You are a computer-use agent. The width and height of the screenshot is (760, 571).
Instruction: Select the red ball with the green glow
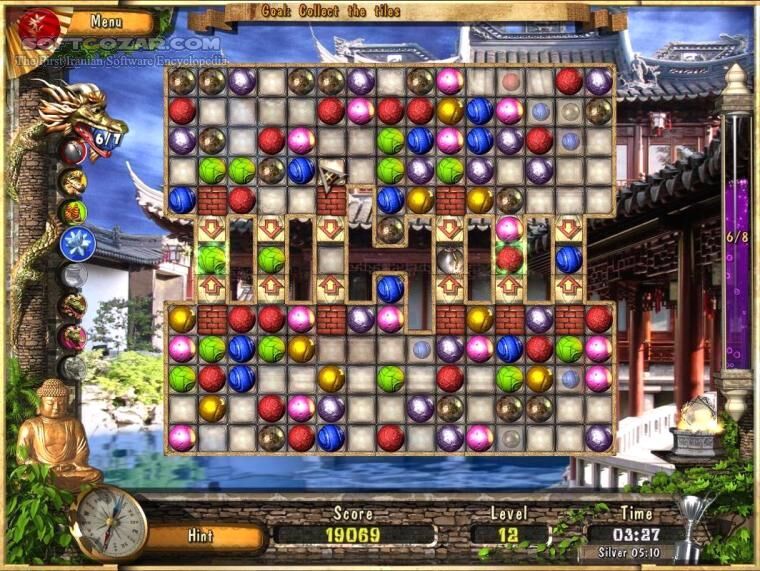(x=510, y=259)
